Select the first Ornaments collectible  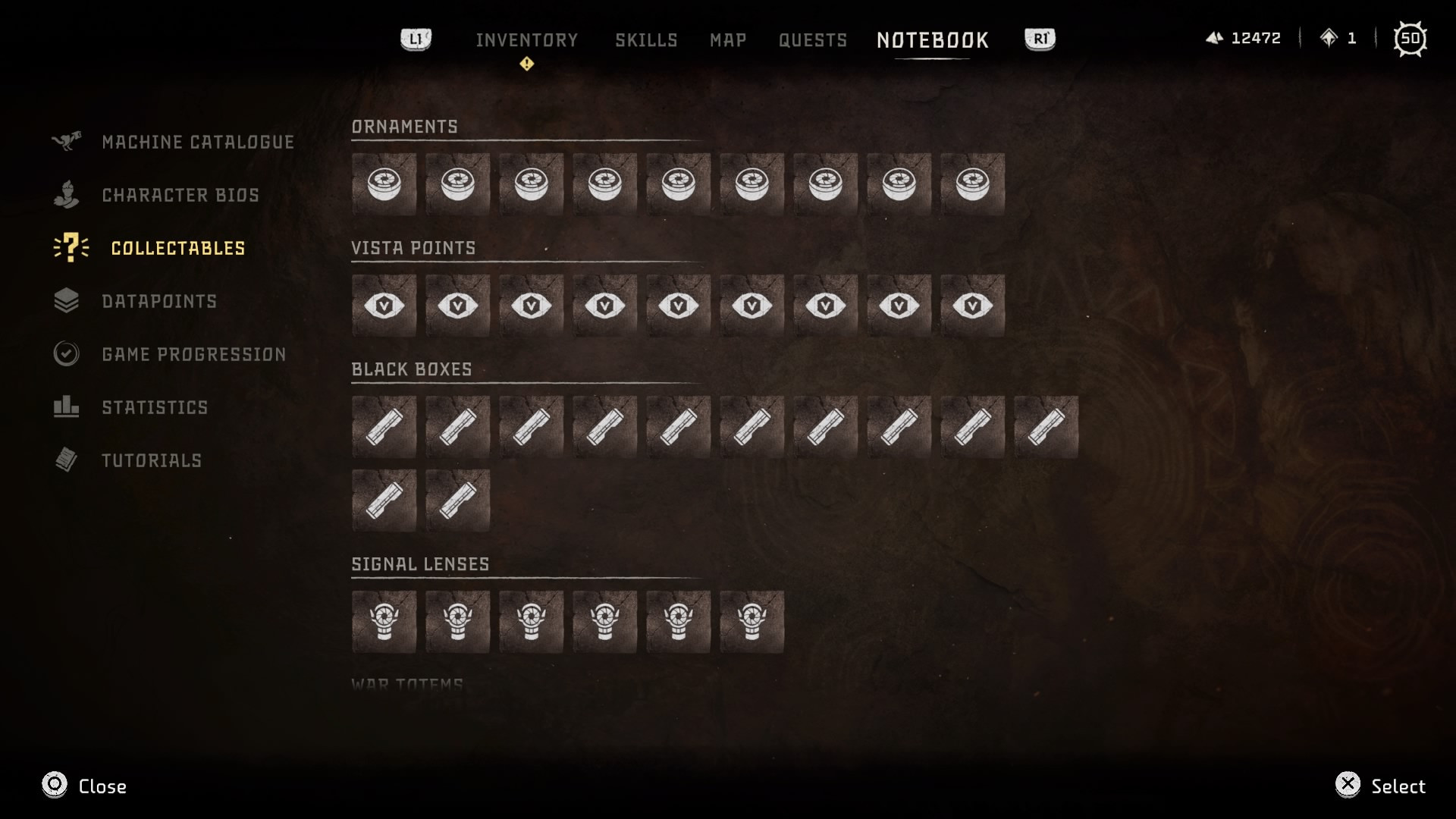pyautogui.click(x=384, y=184)
